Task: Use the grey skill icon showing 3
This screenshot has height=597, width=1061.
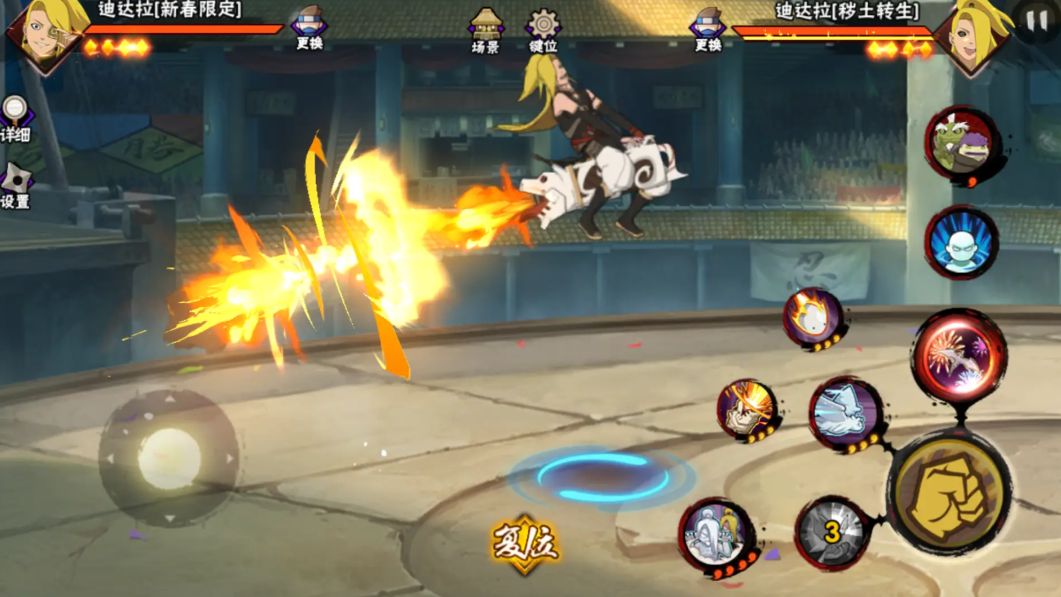Action: pos(832,533)
